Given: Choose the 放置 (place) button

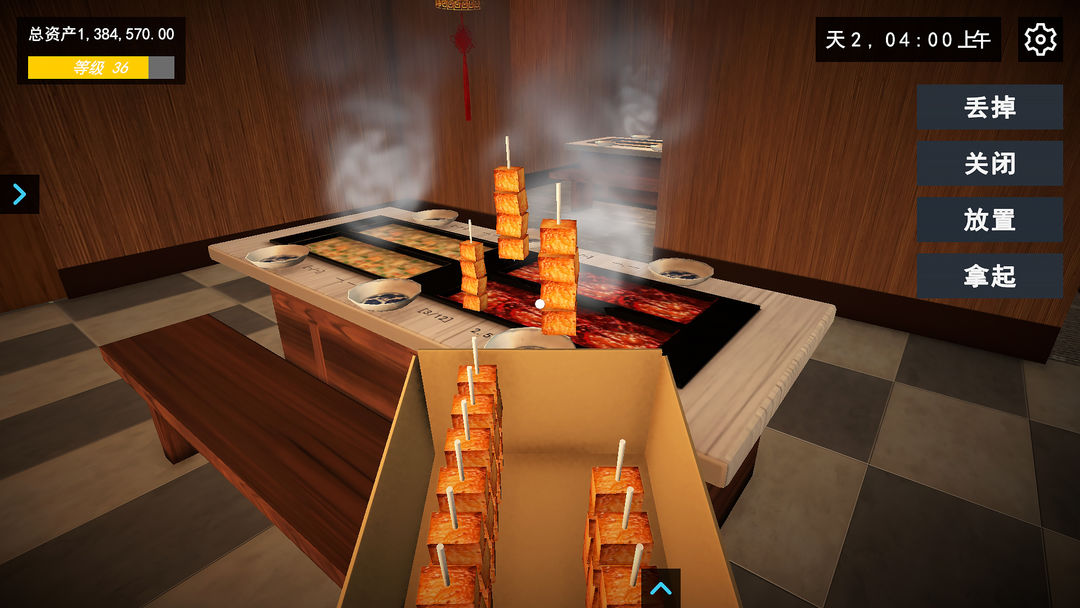Looking at the screenshot, I should (989, 219).
